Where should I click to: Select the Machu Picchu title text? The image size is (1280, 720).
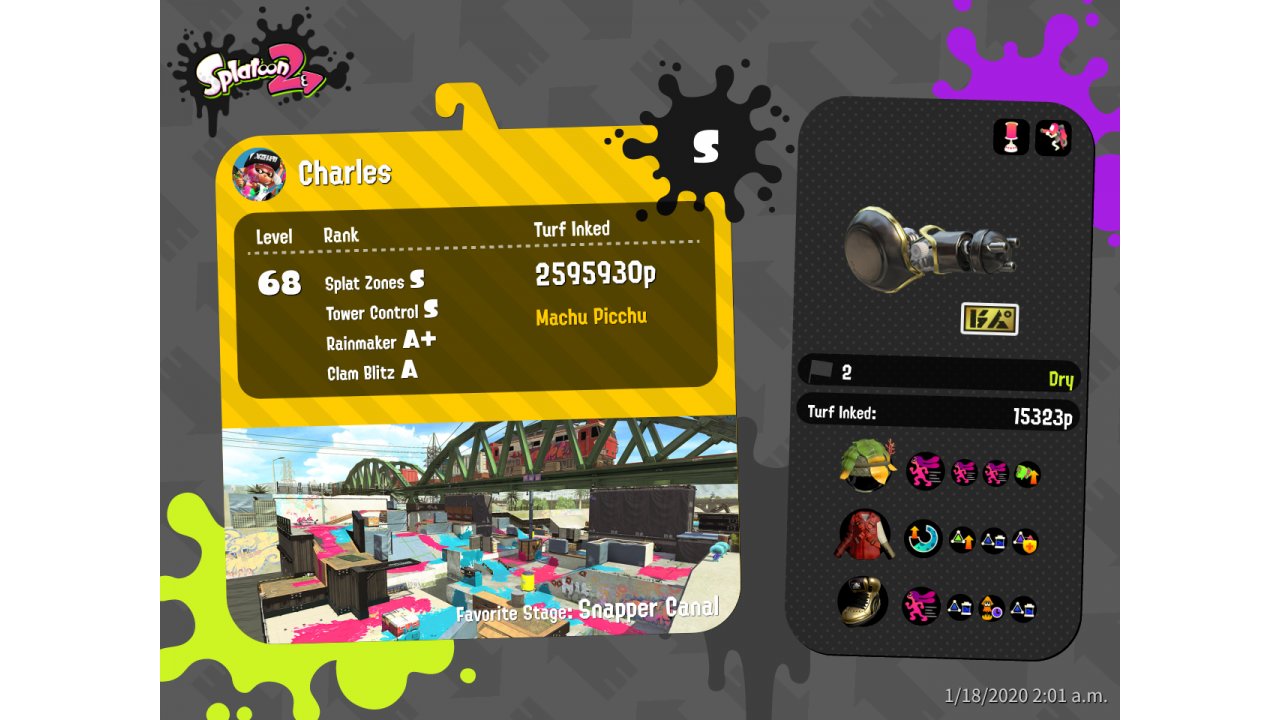[x=591, y=317]
